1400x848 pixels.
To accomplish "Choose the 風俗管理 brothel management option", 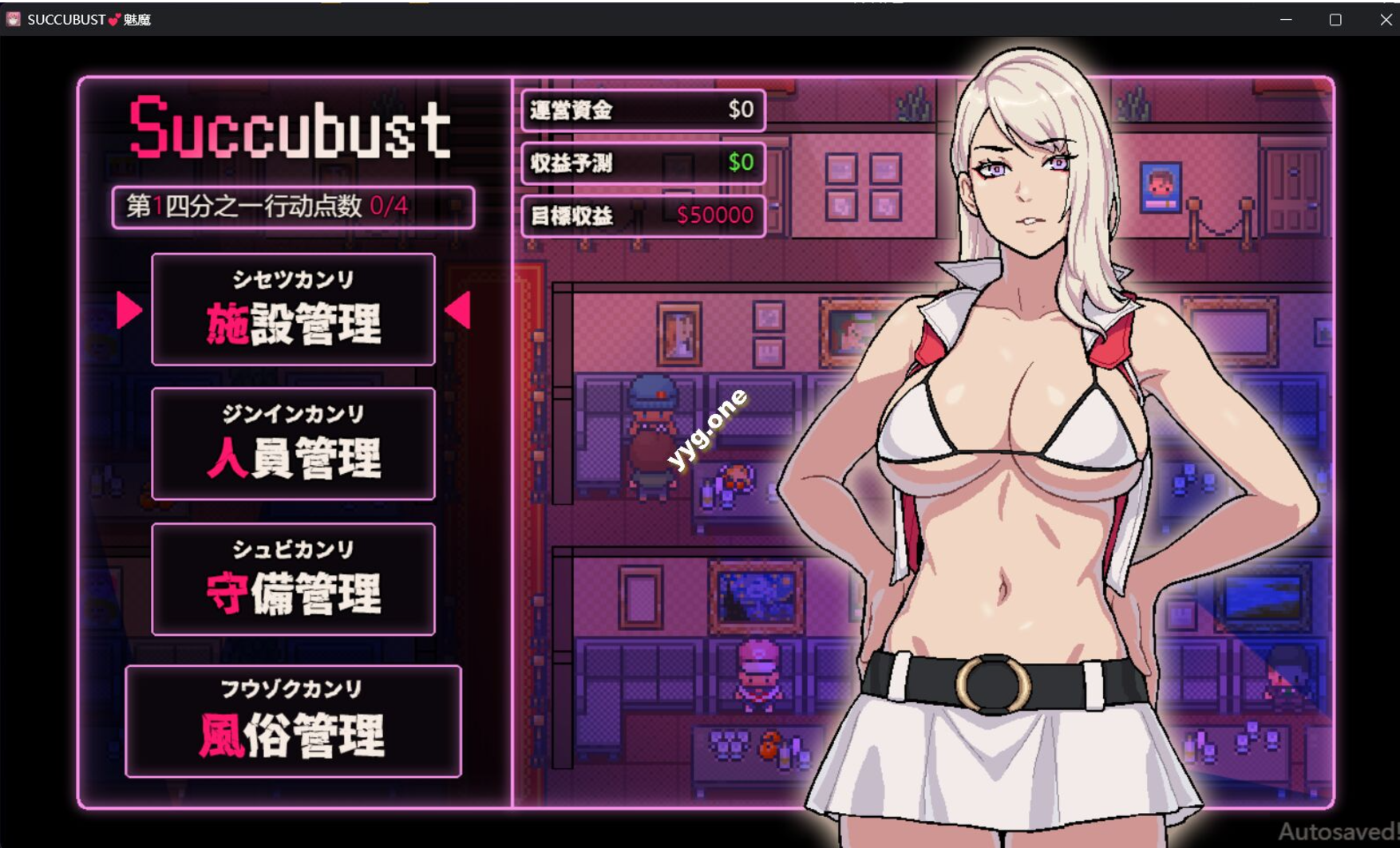I will [x=294, y=720].
